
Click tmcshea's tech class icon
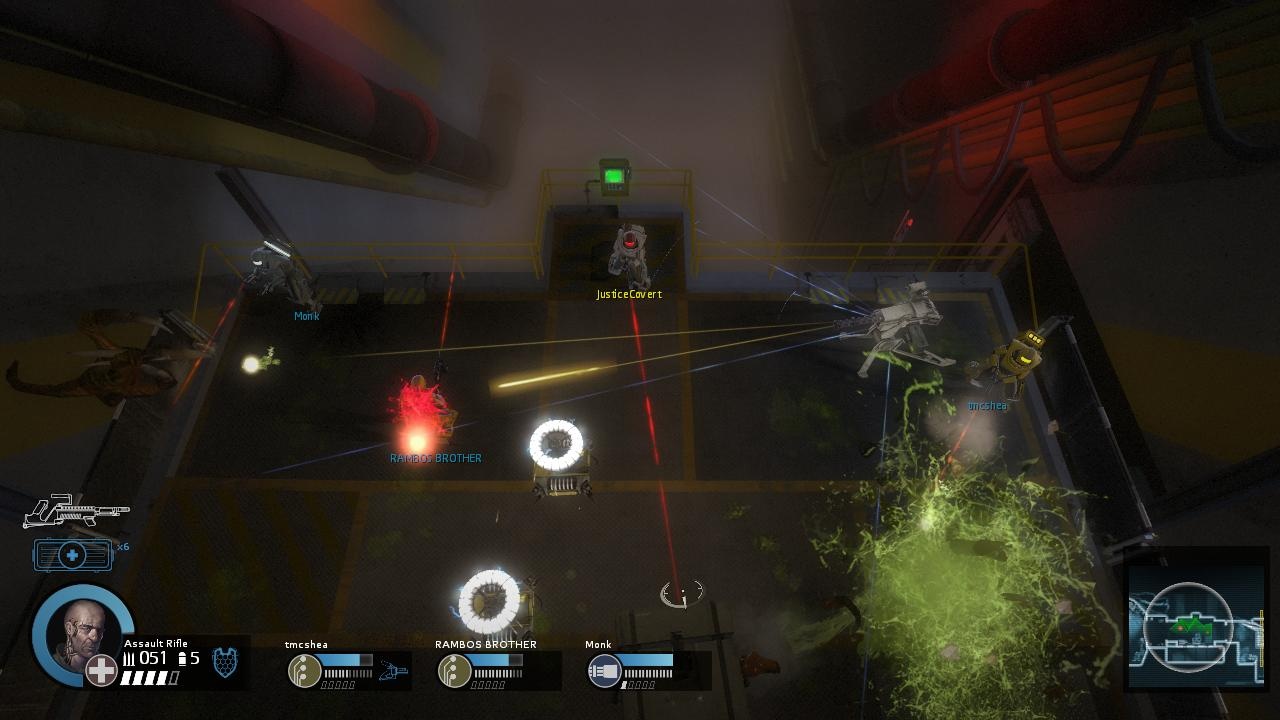(x=305, y=669)
